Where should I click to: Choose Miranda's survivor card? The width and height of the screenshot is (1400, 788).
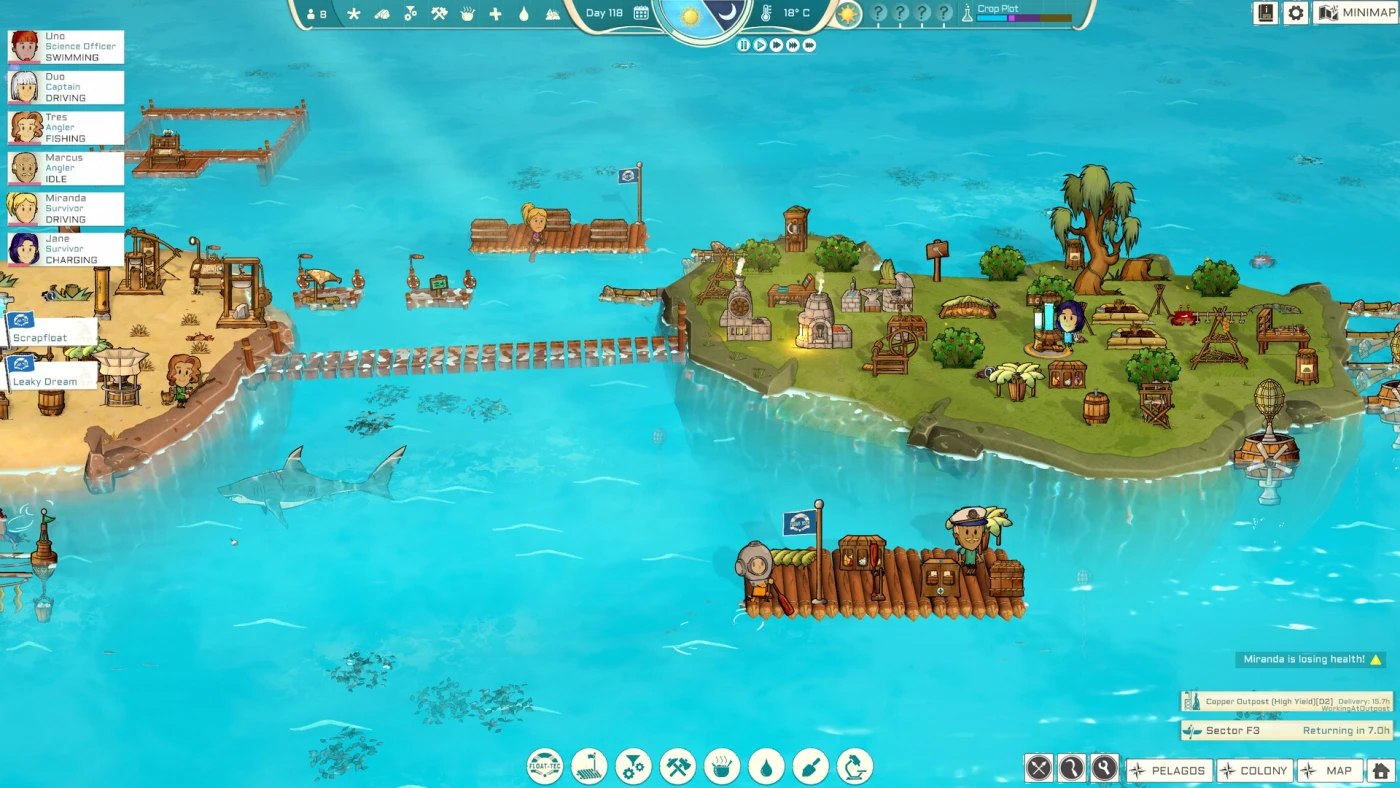coord(66,209)
